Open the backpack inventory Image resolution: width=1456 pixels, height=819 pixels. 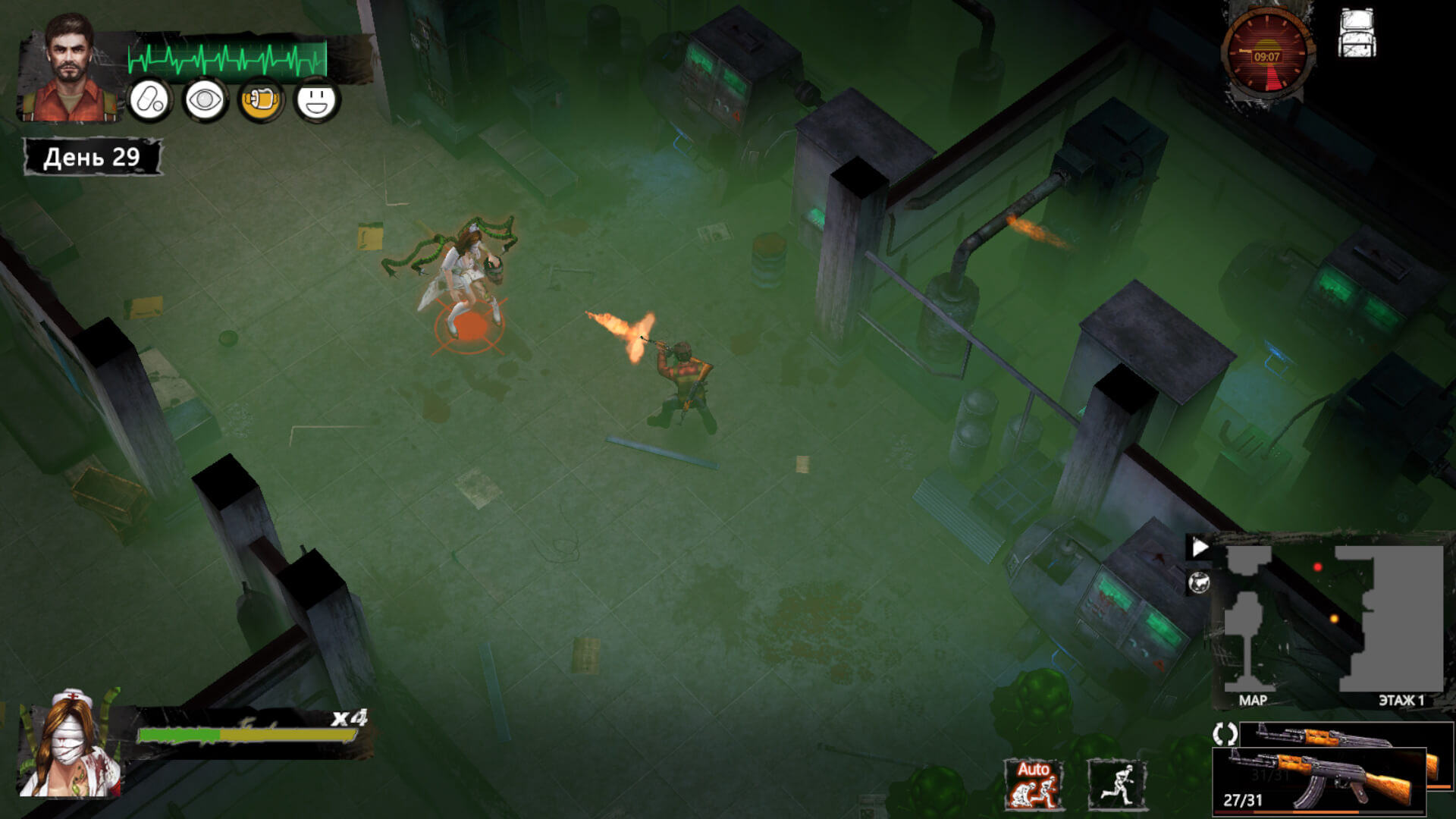pyautogui.click(x=1357, y=34)
